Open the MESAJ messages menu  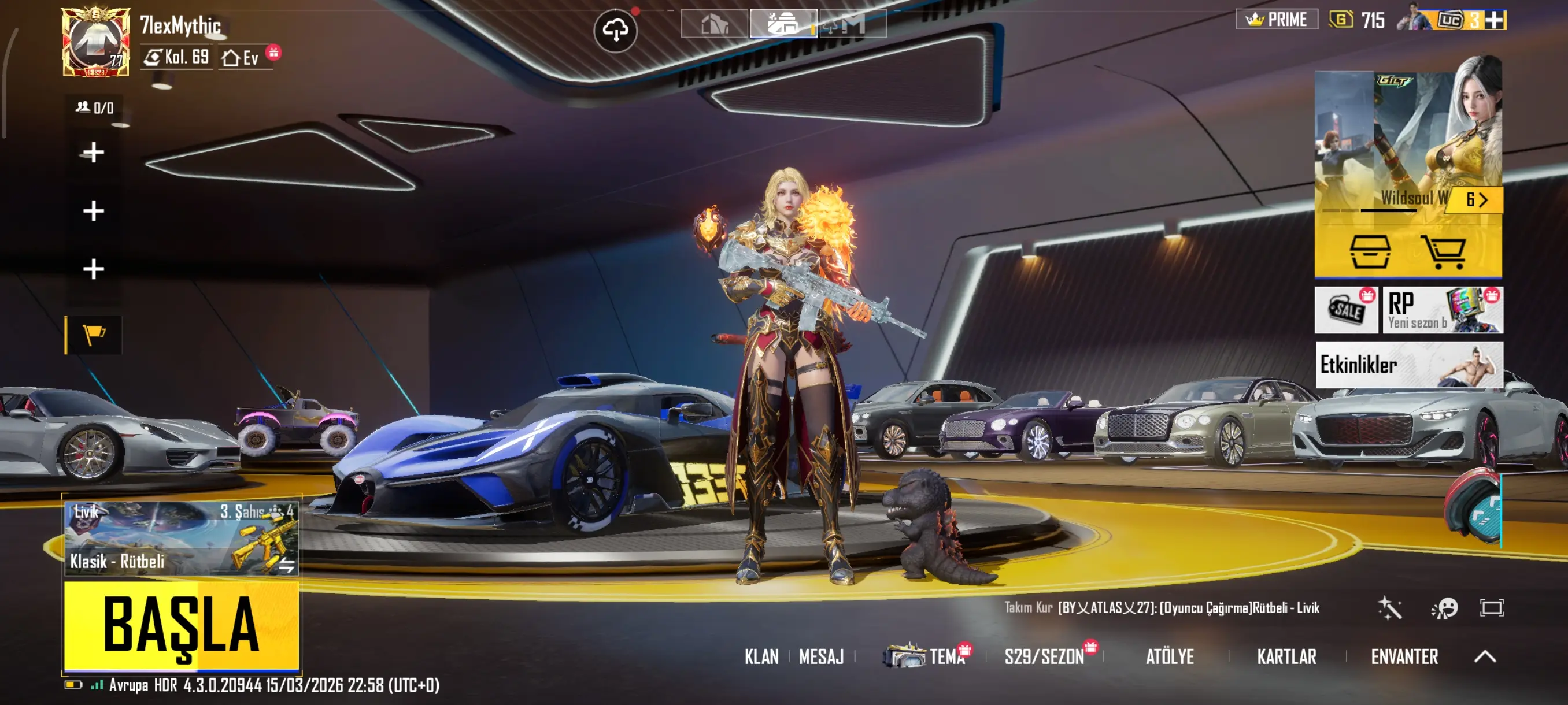tap(821, 657)
